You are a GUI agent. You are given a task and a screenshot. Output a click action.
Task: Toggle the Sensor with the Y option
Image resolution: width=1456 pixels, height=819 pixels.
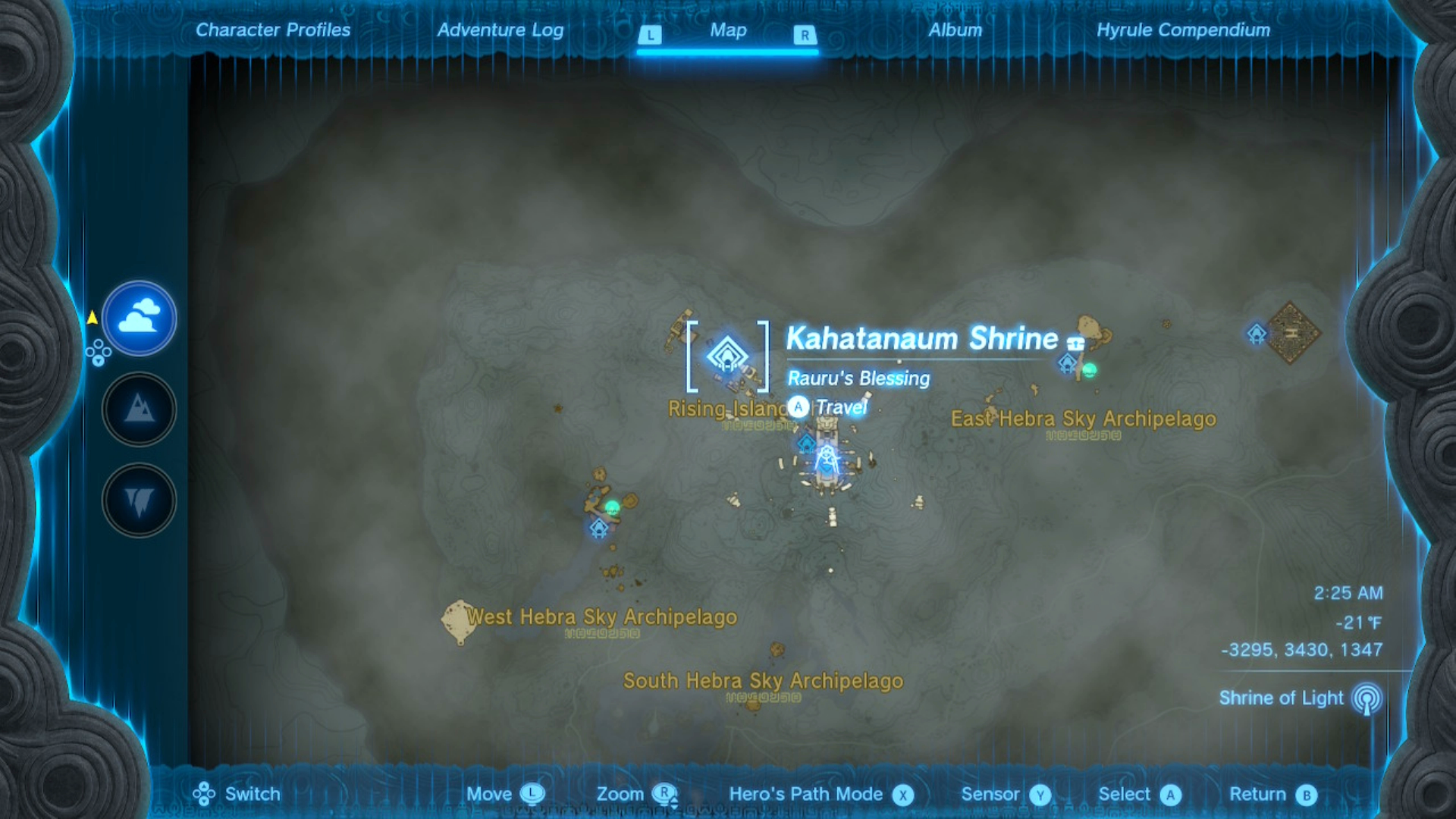(x=1037, y=794)
